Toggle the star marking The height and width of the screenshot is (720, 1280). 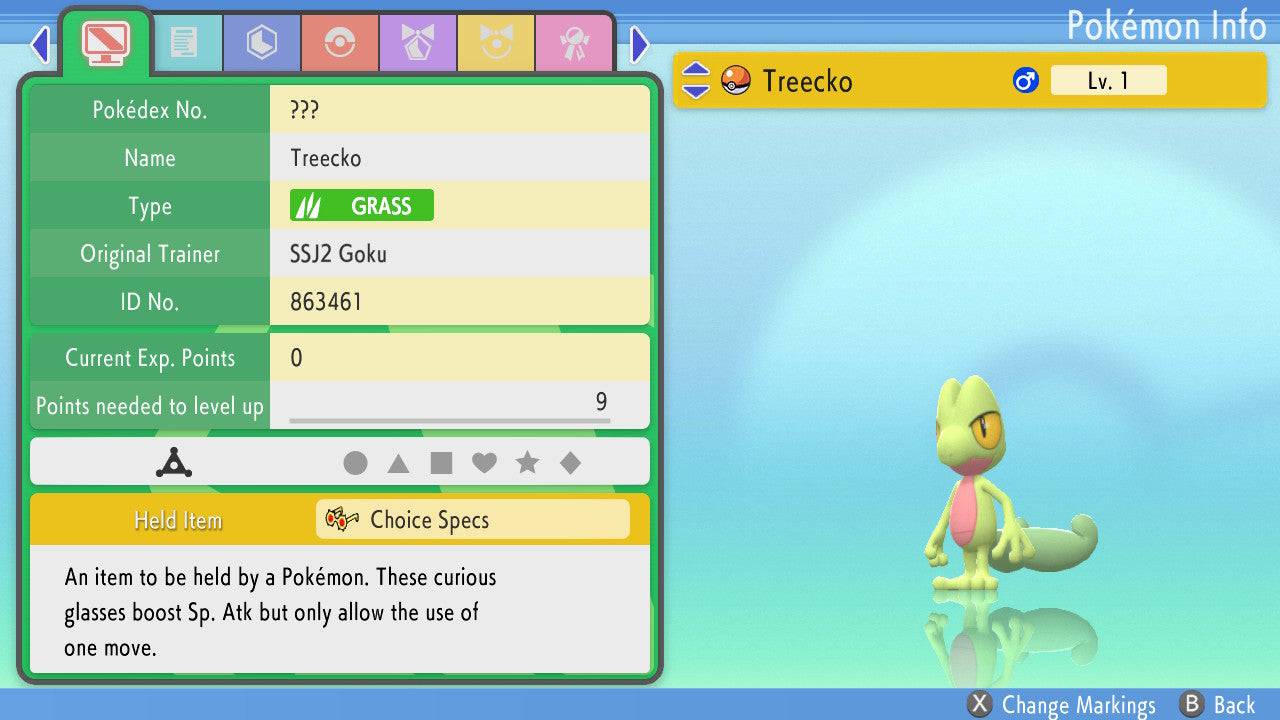click(527, 463)
